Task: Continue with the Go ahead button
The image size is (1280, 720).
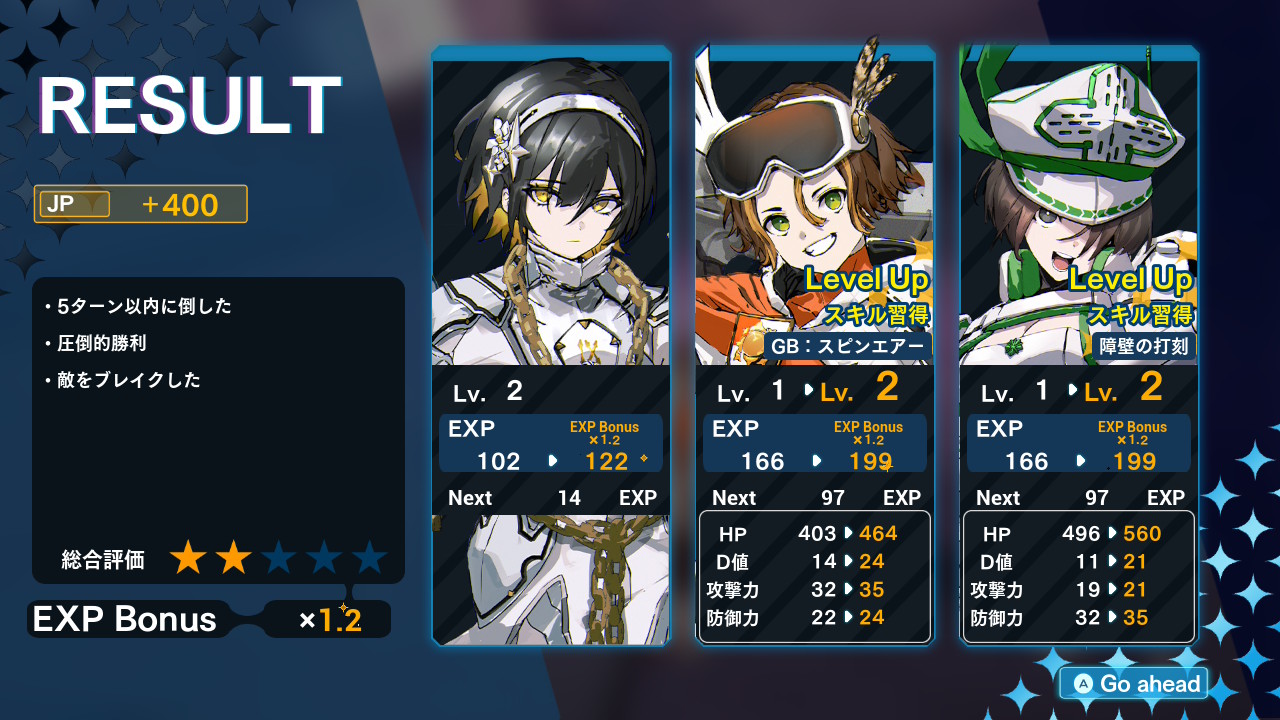Action: point(1136,684)
